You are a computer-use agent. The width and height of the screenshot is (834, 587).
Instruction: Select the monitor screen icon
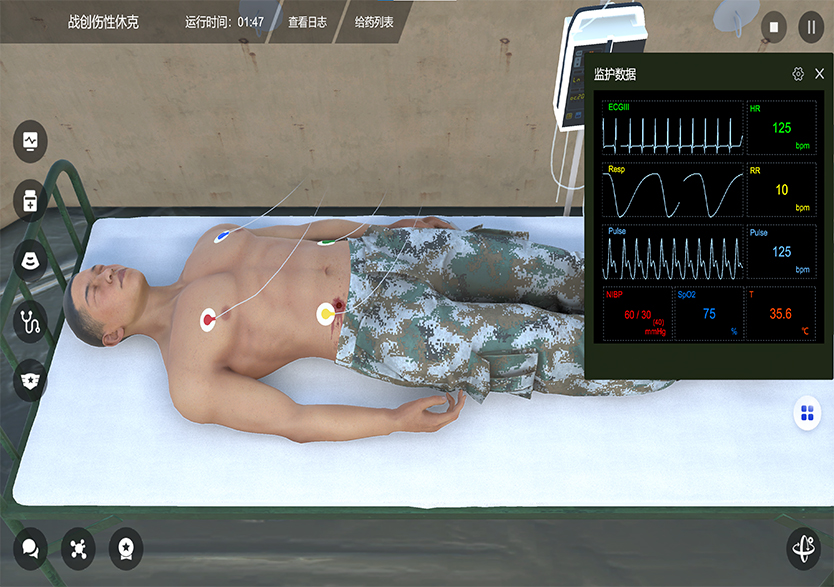coord(30,140)
